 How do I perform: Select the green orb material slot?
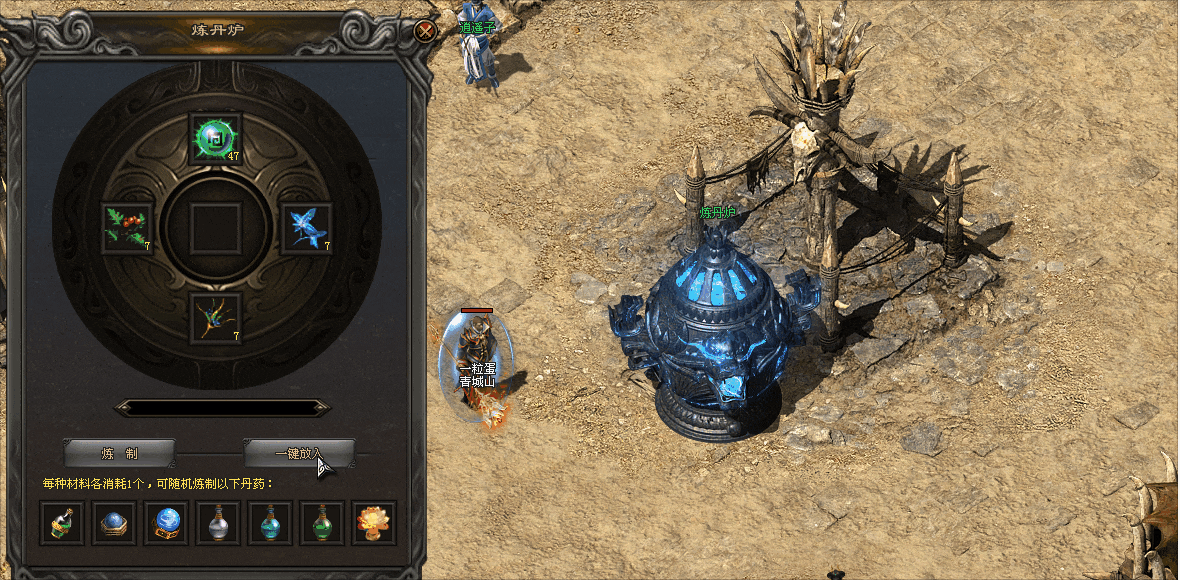pos(215,138)
